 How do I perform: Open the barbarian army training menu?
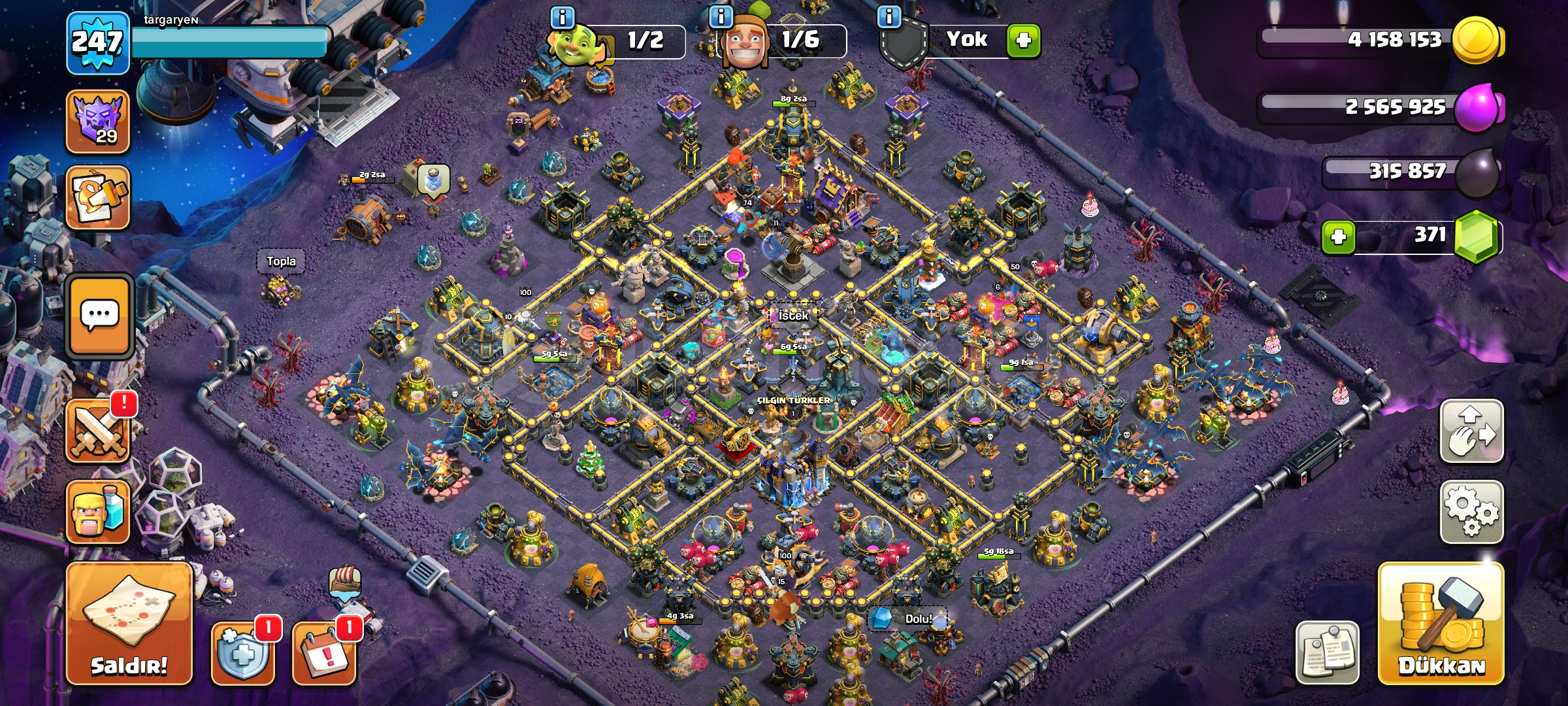coord(98,512)
